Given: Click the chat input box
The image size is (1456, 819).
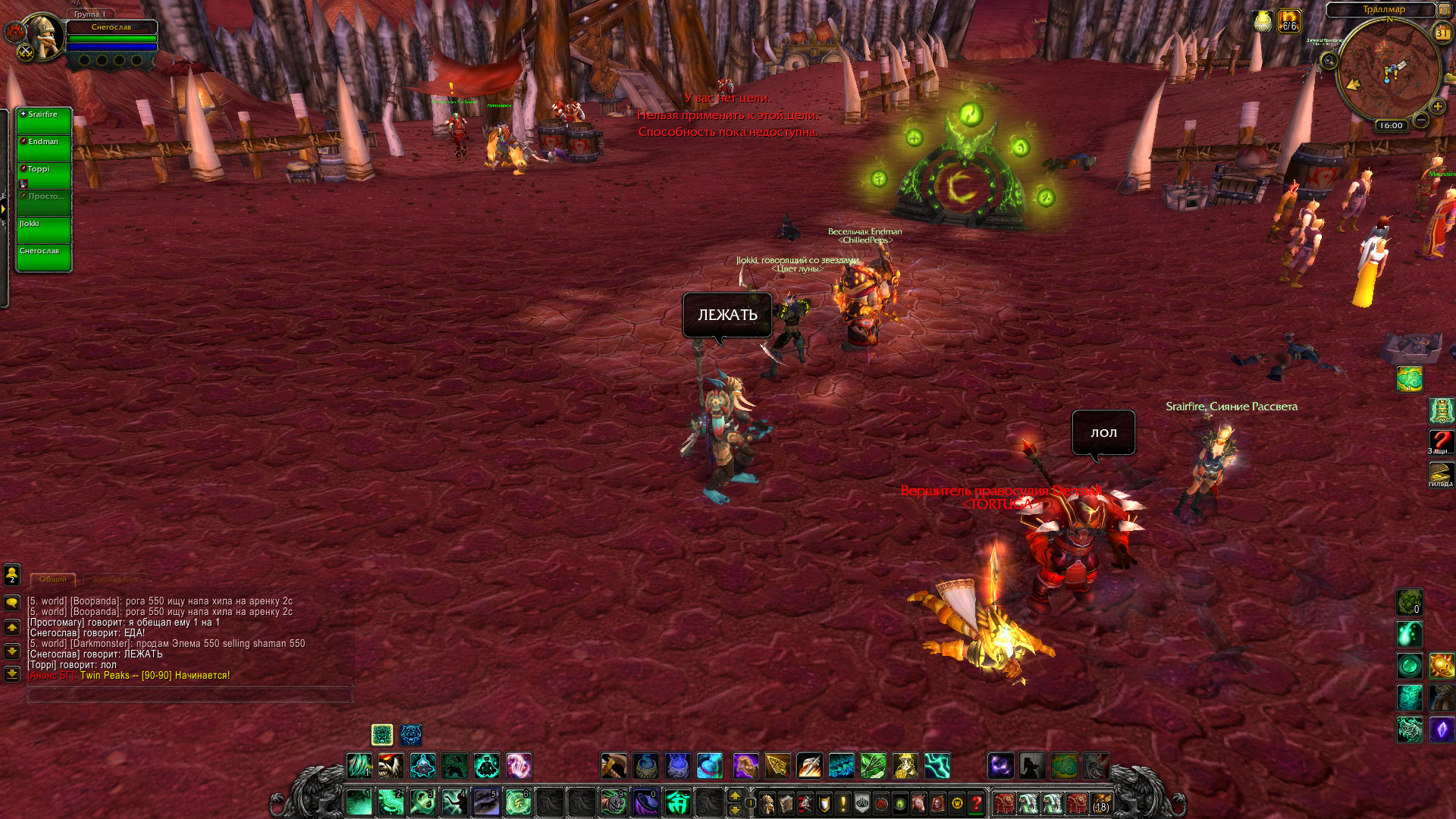Looking at the screenshot, I should (190, 694).
